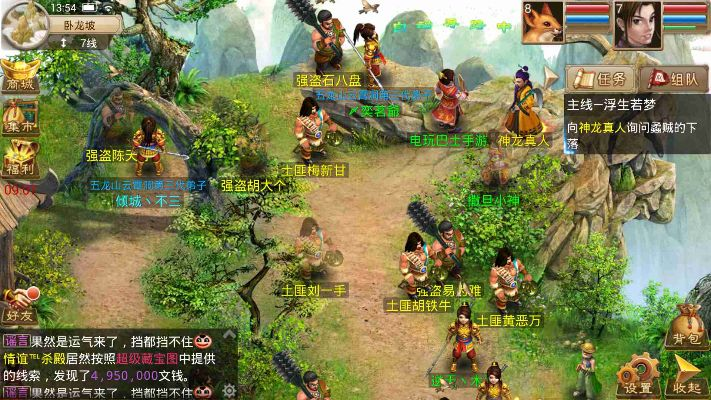Open the 集市 market icon
This screenshot has height=400, width=711.
tap(19, 118)
